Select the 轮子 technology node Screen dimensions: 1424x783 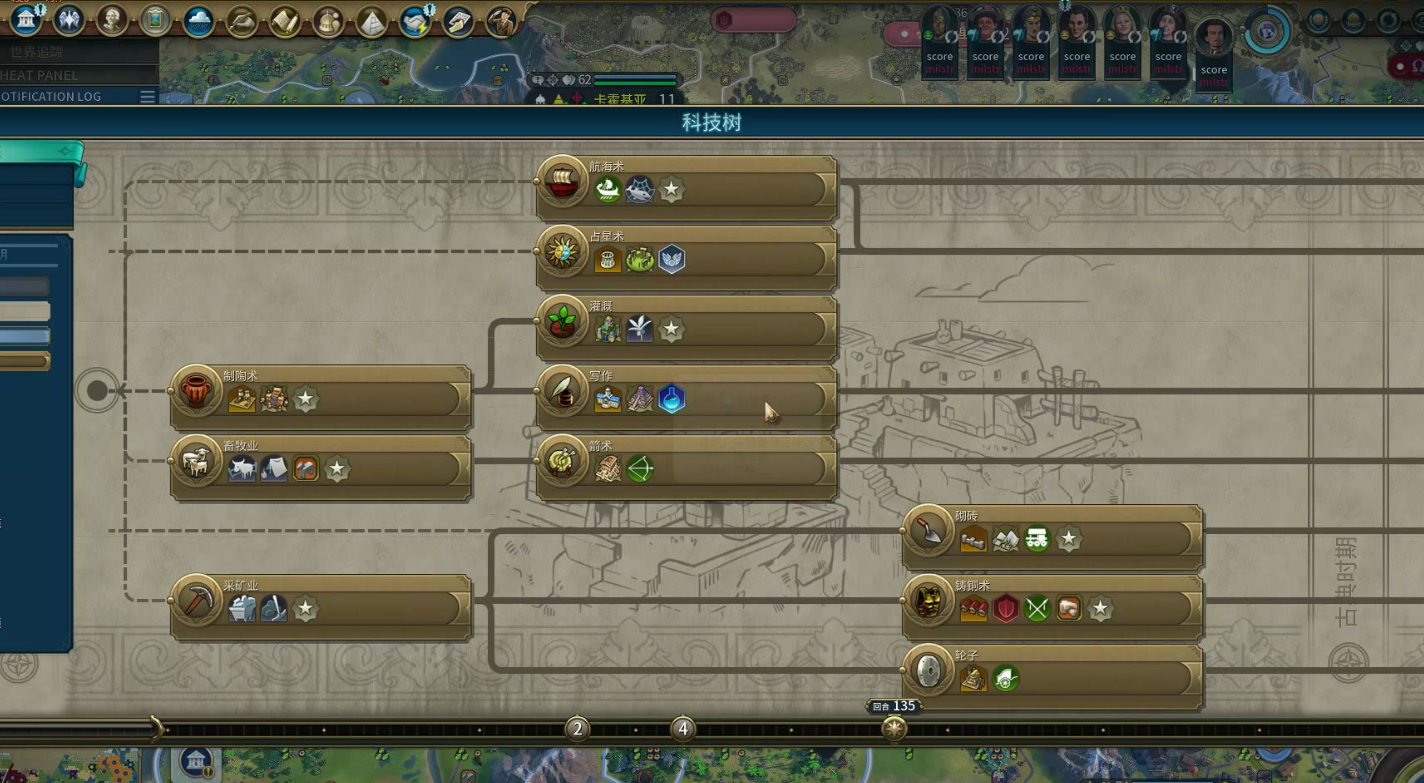tap(1052, 678)
